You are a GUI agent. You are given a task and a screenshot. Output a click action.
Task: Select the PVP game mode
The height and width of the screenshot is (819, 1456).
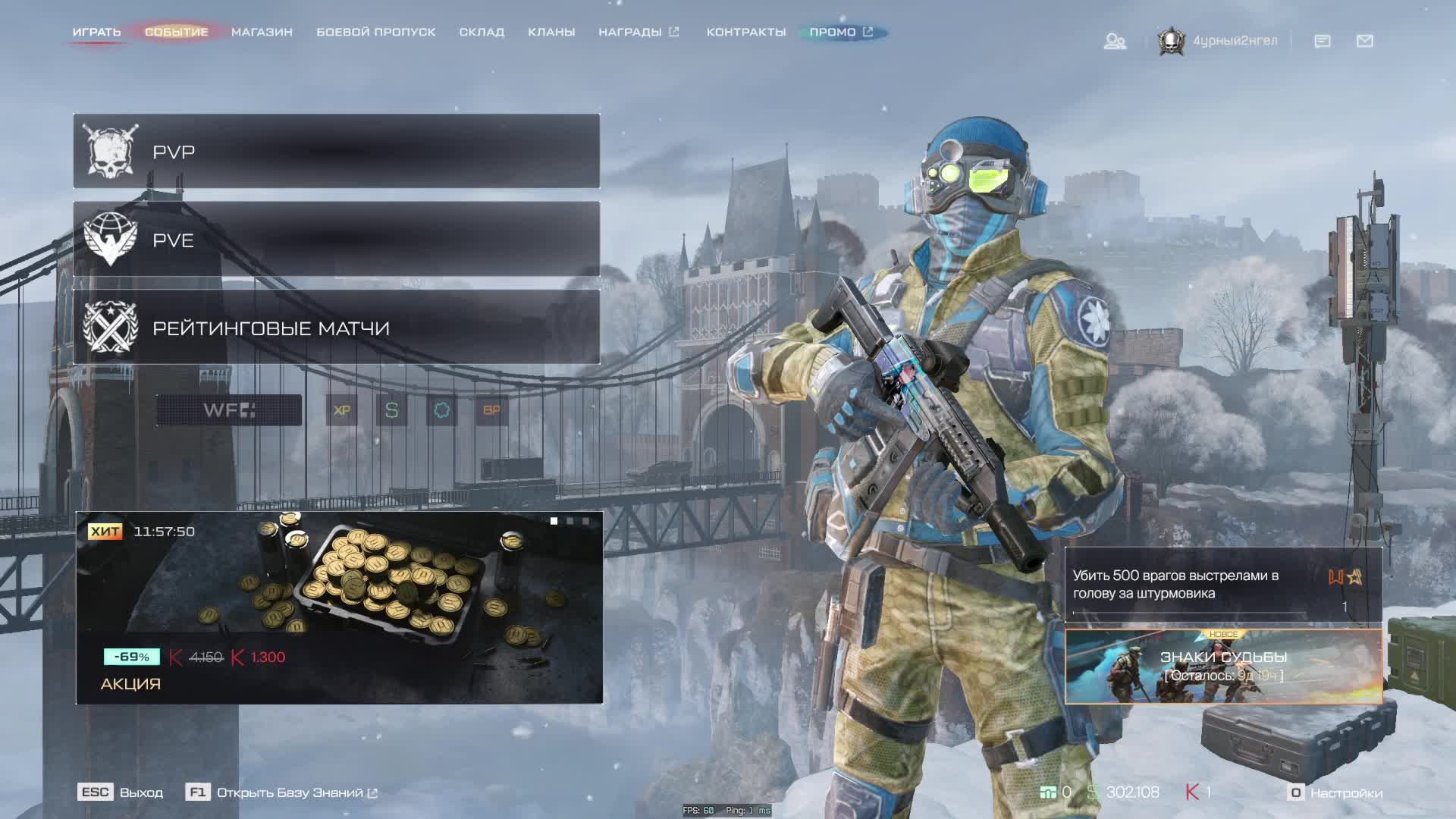coord(336,151)
